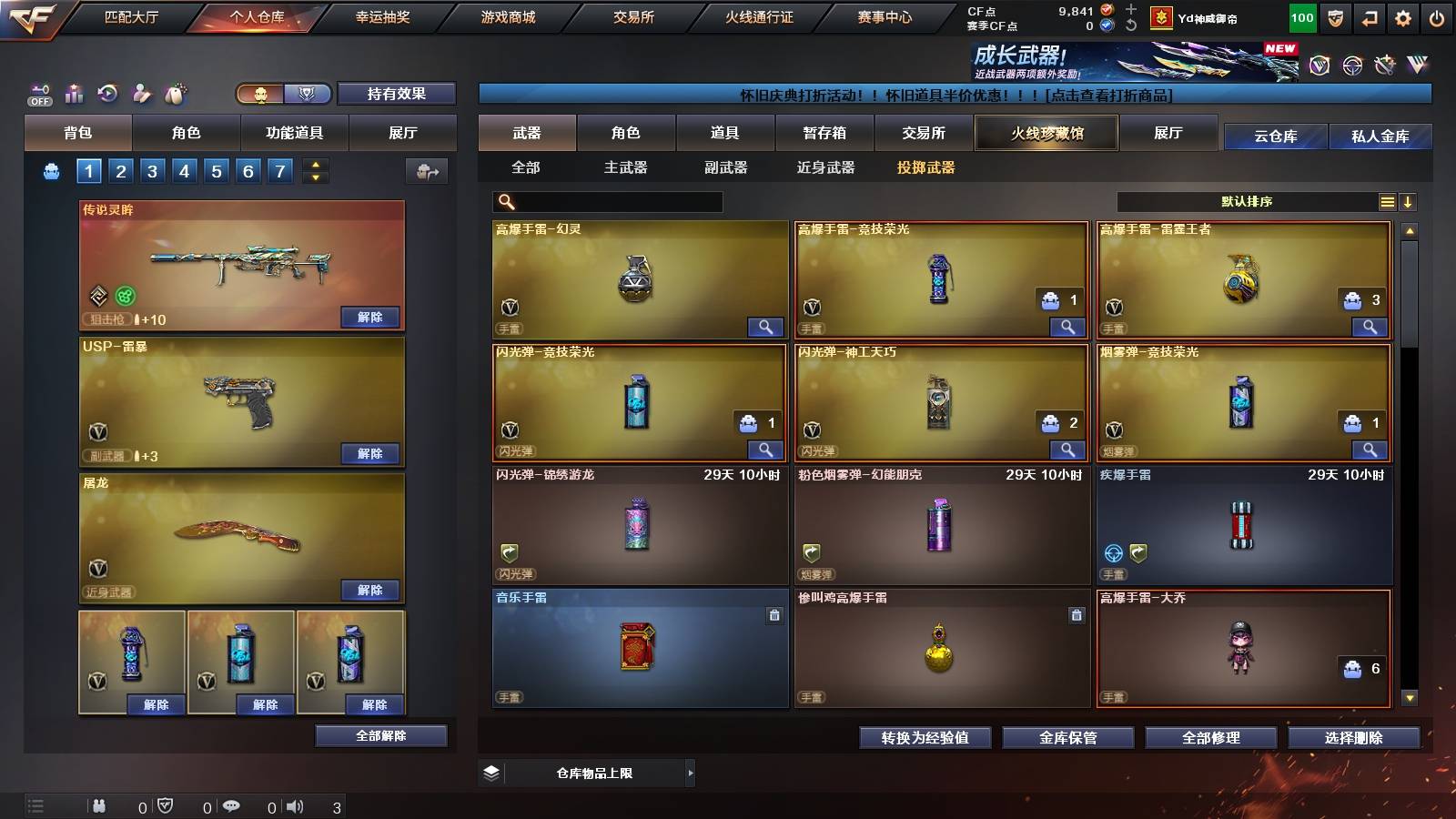Select the 投掷武器 category tab
The image size is (1456, 819).
927,168
